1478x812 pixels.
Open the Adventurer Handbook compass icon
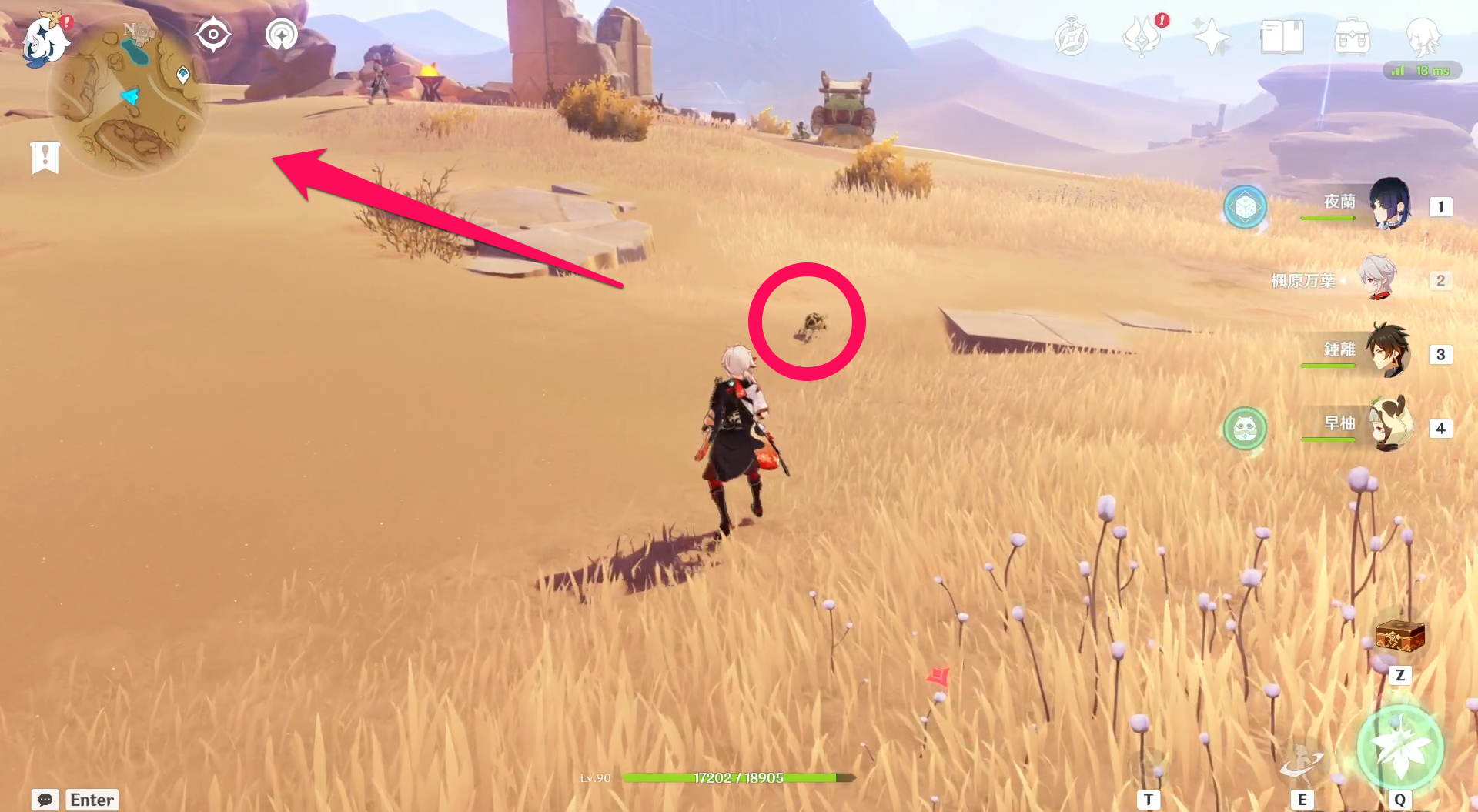(1072, 35)
